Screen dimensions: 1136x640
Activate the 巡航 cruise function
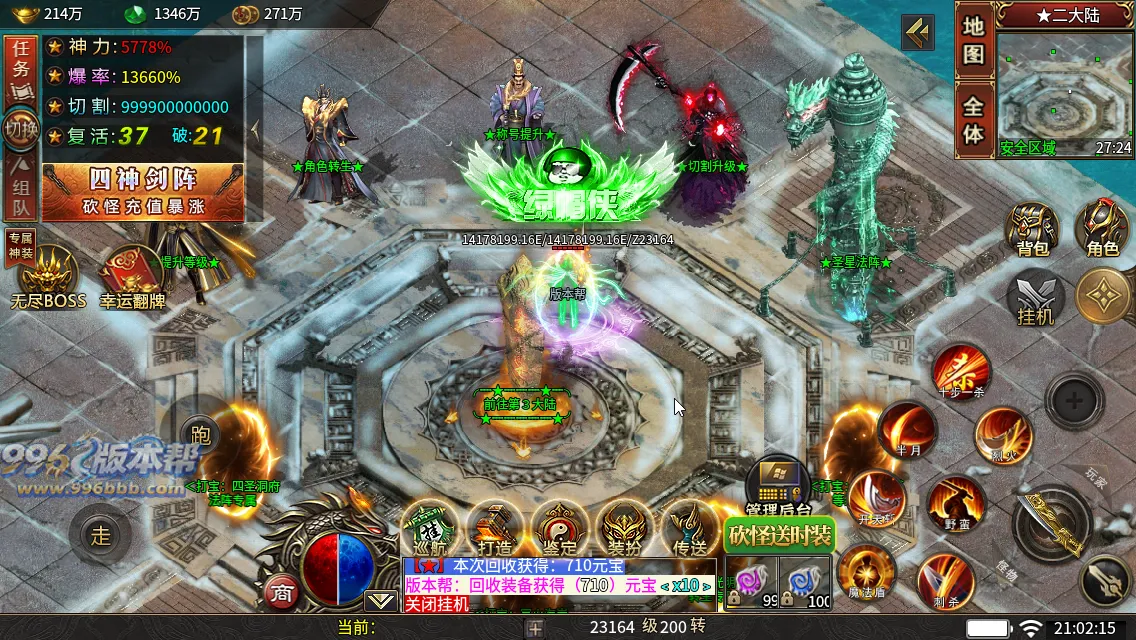coord(430,528)
